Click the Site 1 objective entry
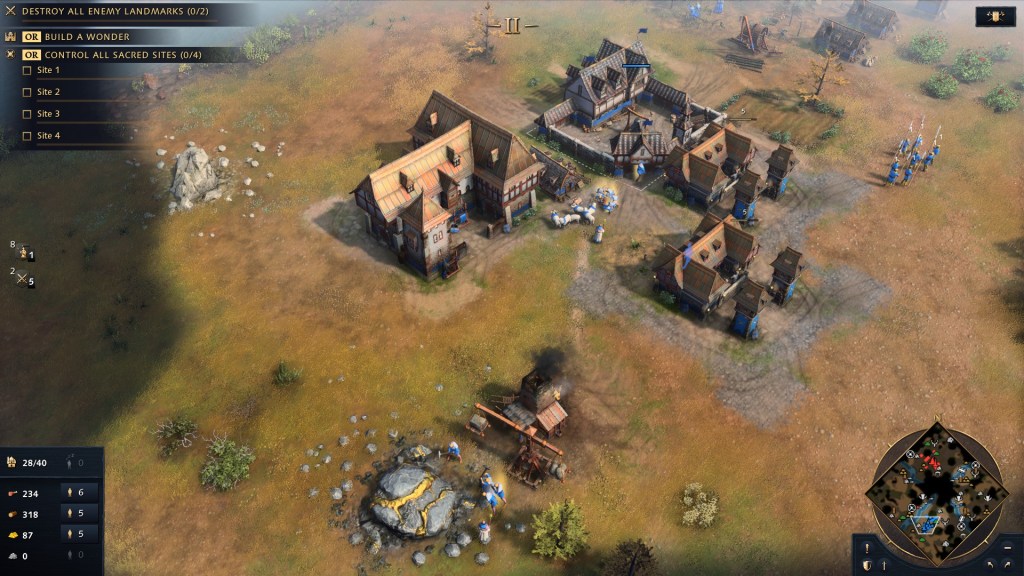This screenshot has width=1024, height=576. [48, 71]
